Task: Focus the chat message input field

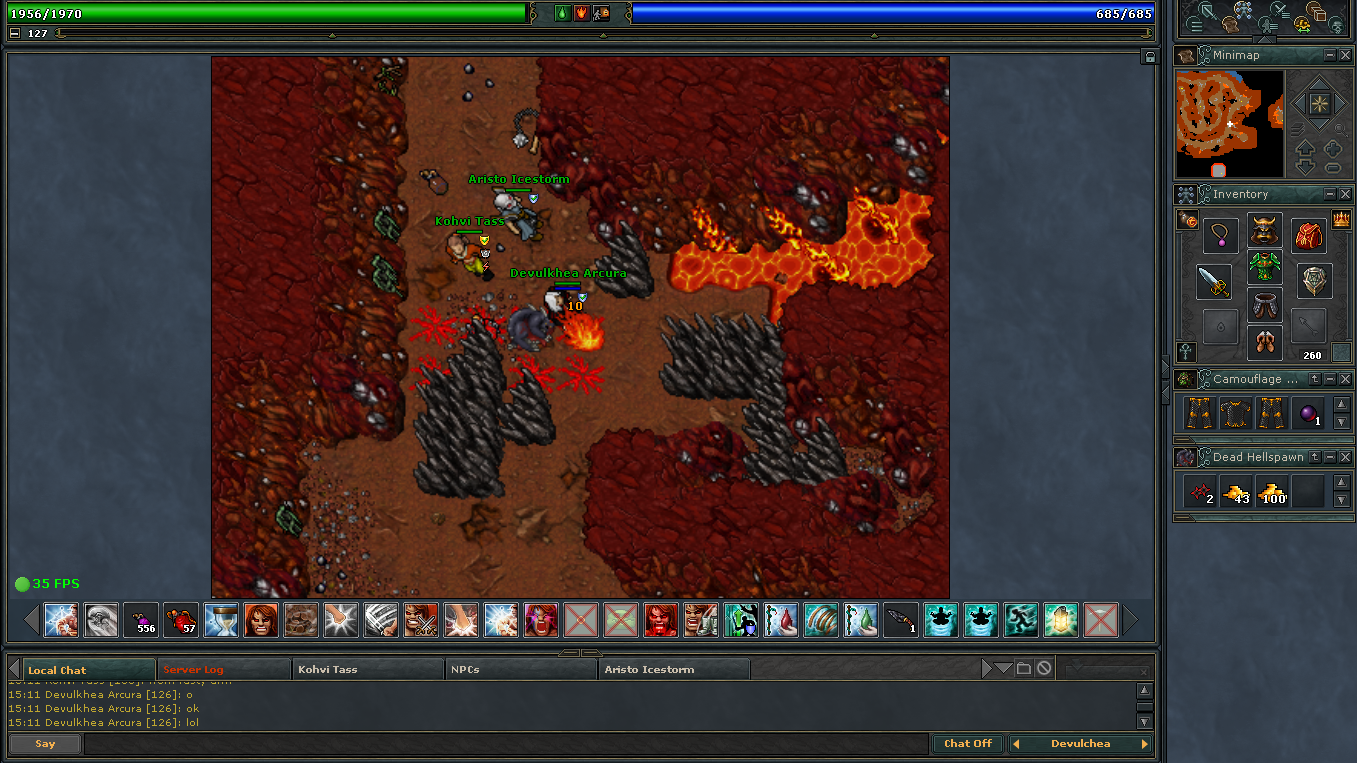Action: pyautogui.click(x=505, y=743)
